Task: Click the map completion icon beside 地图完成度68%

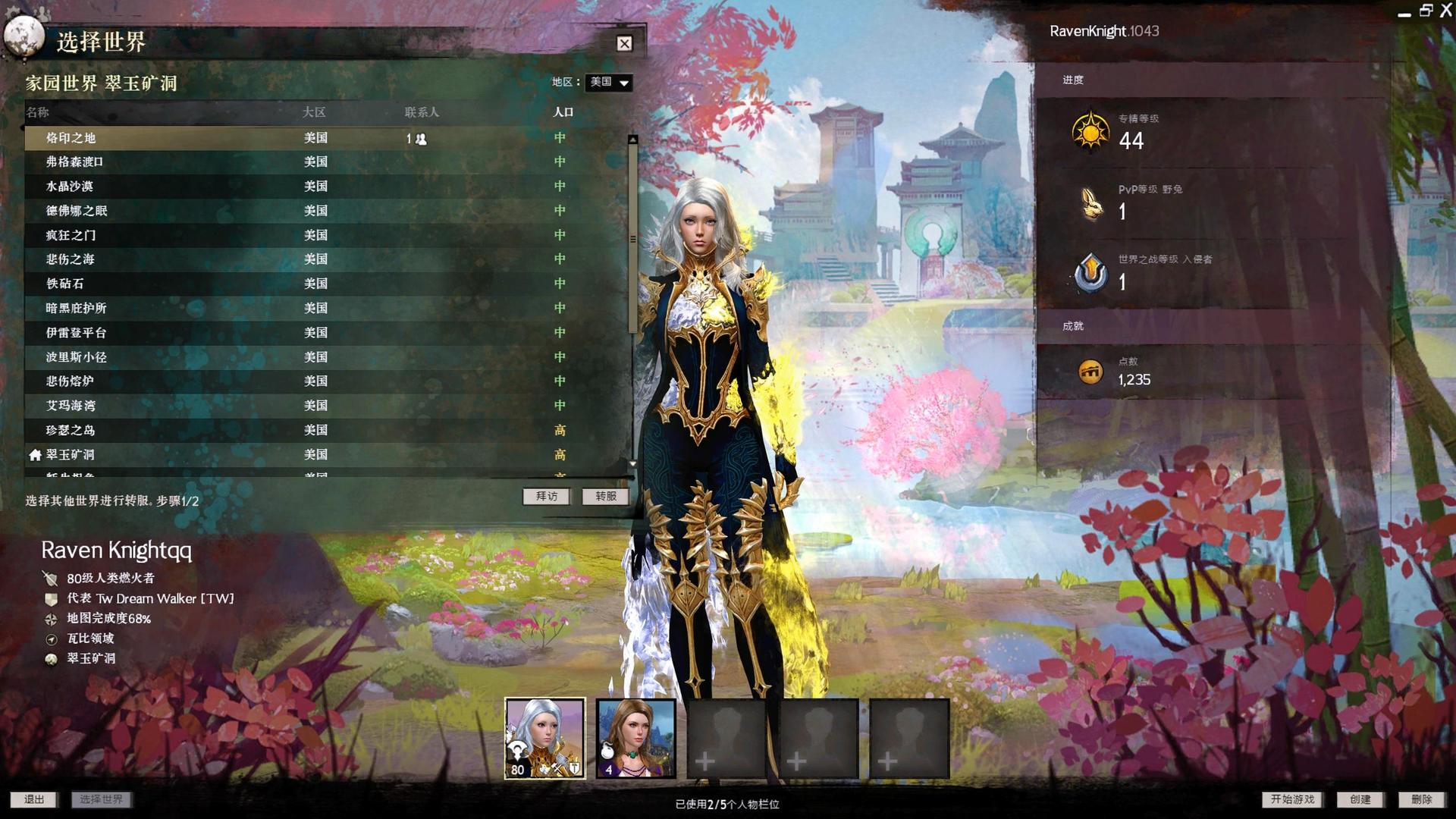Action: [51, 619]
